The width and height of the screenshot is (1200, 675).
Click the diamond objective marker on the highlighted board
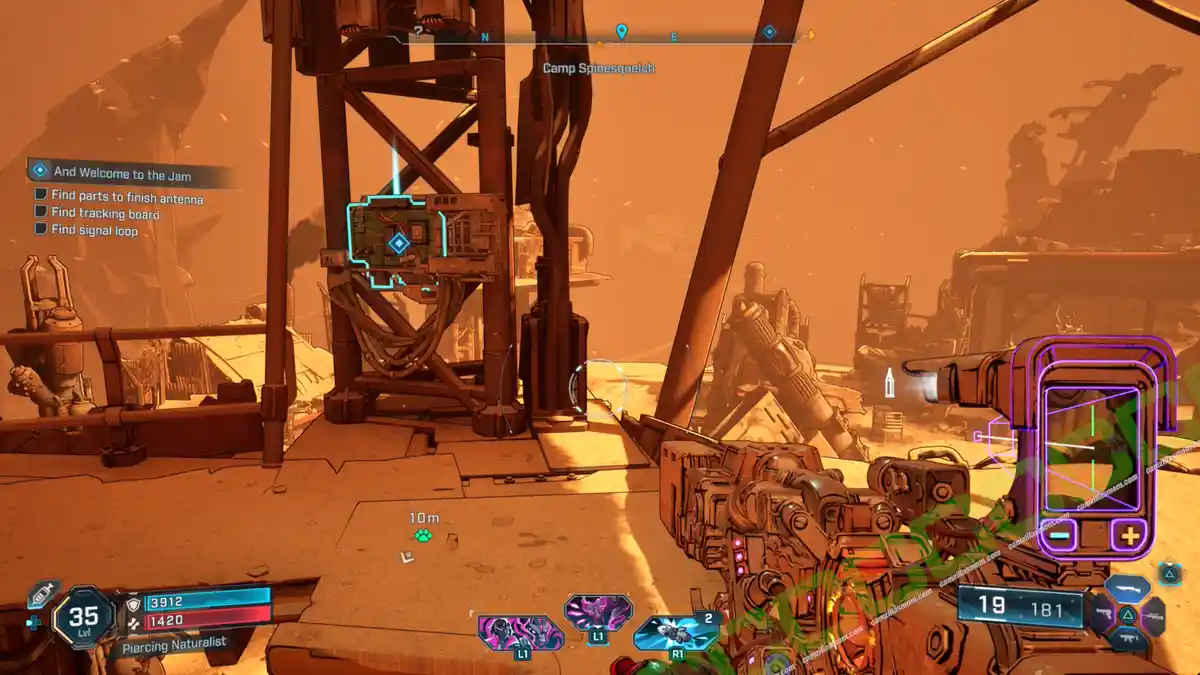(x=398, y=243)
